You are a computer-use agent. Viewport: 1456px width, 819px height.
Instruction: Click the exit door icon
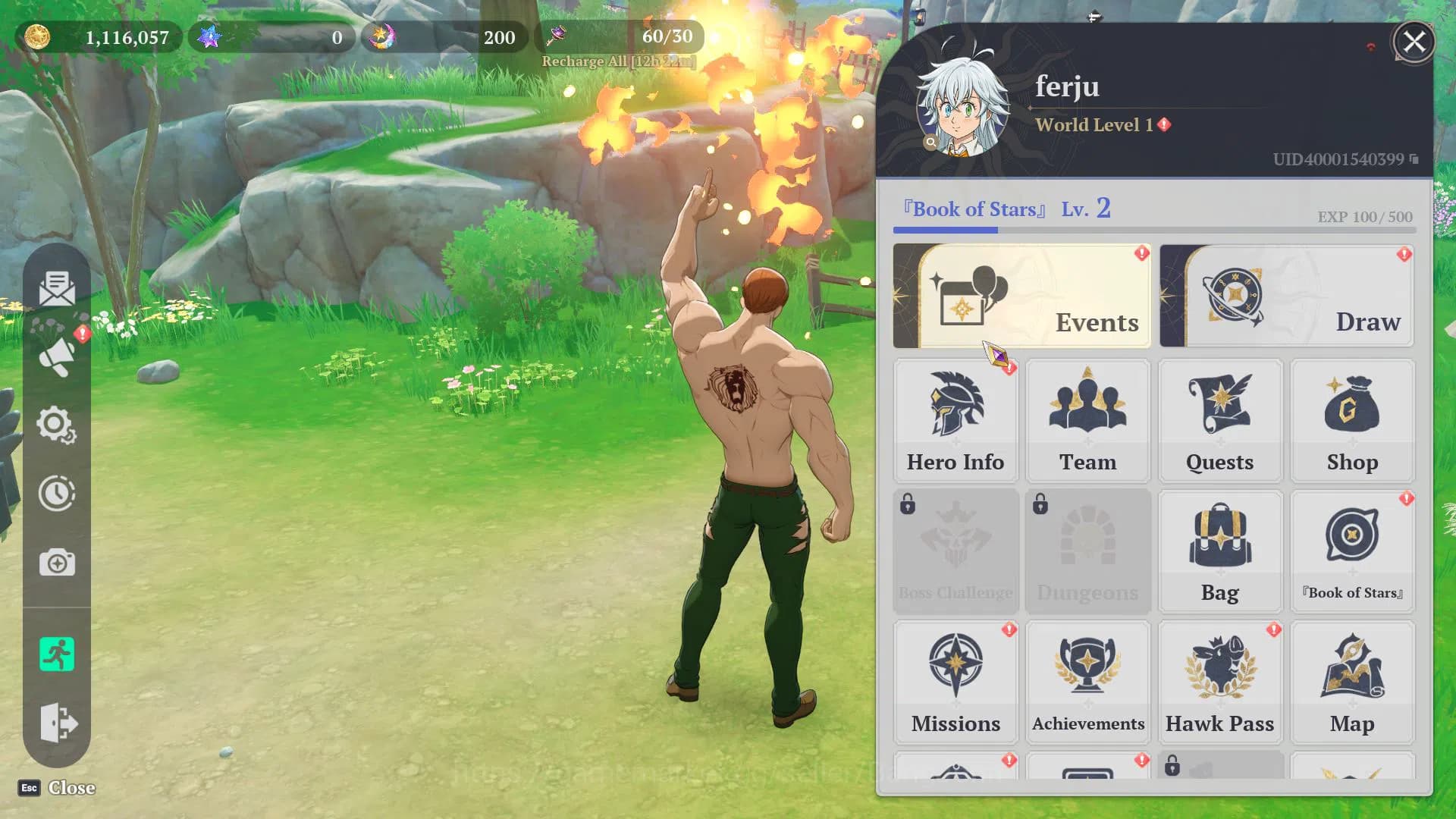point(57,722)
